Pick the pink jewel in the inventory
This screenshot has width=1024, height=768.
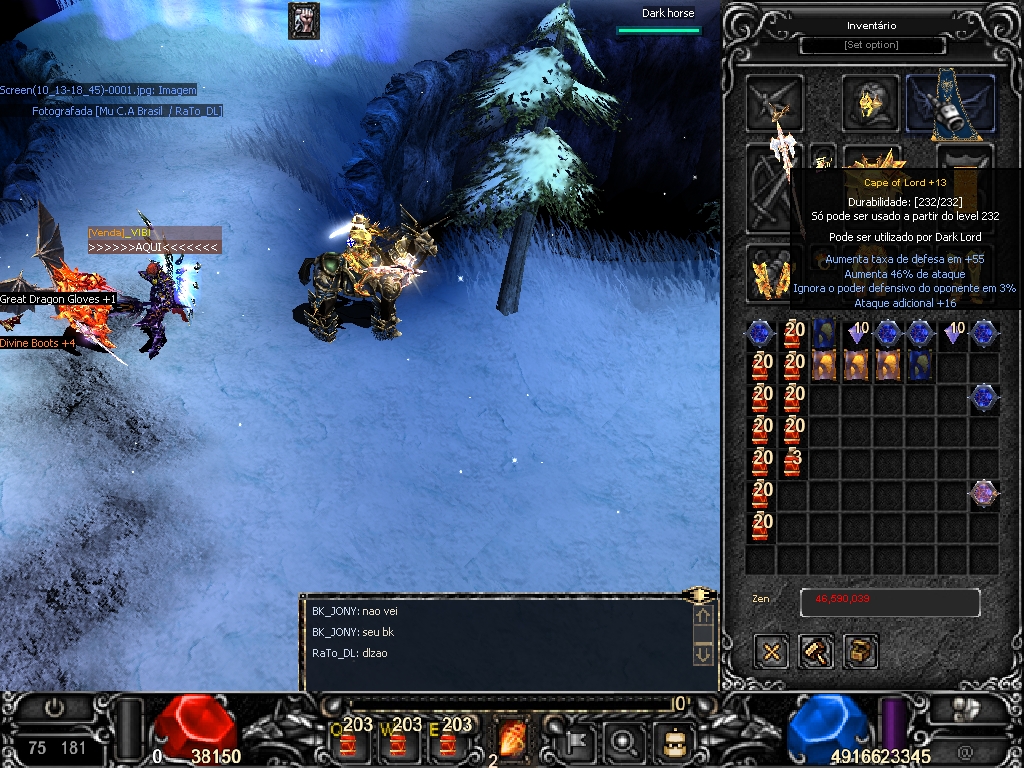[984, 493]
